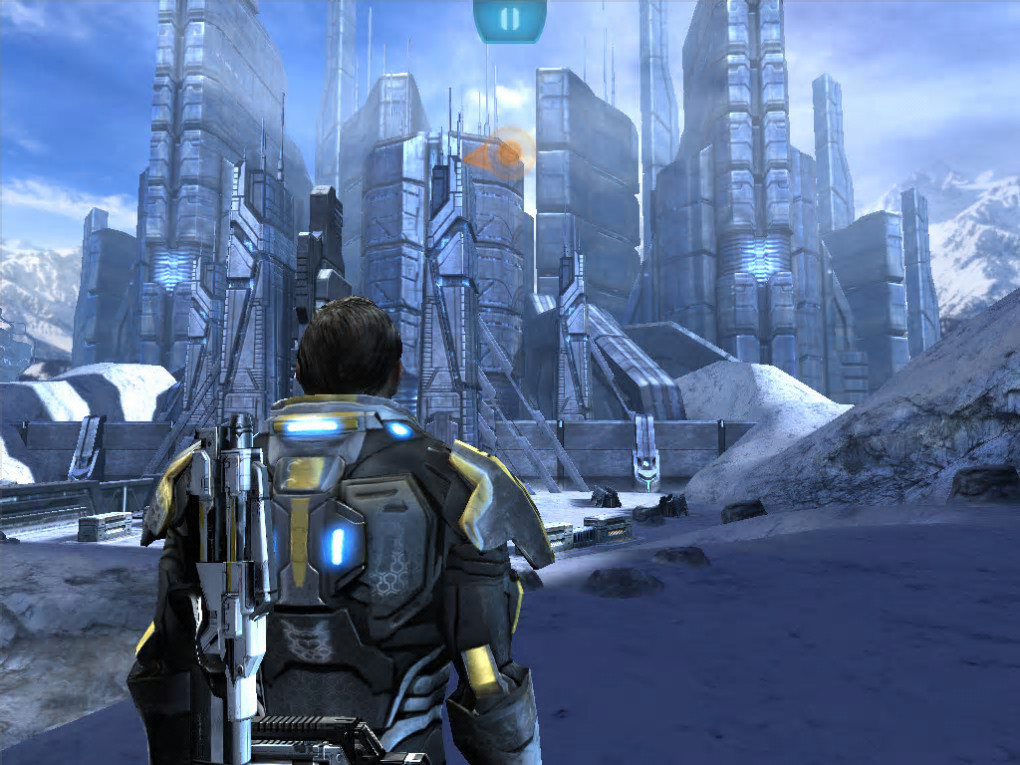Pause the game with the top button
The image size is (1020, 765).
point(509,18)
